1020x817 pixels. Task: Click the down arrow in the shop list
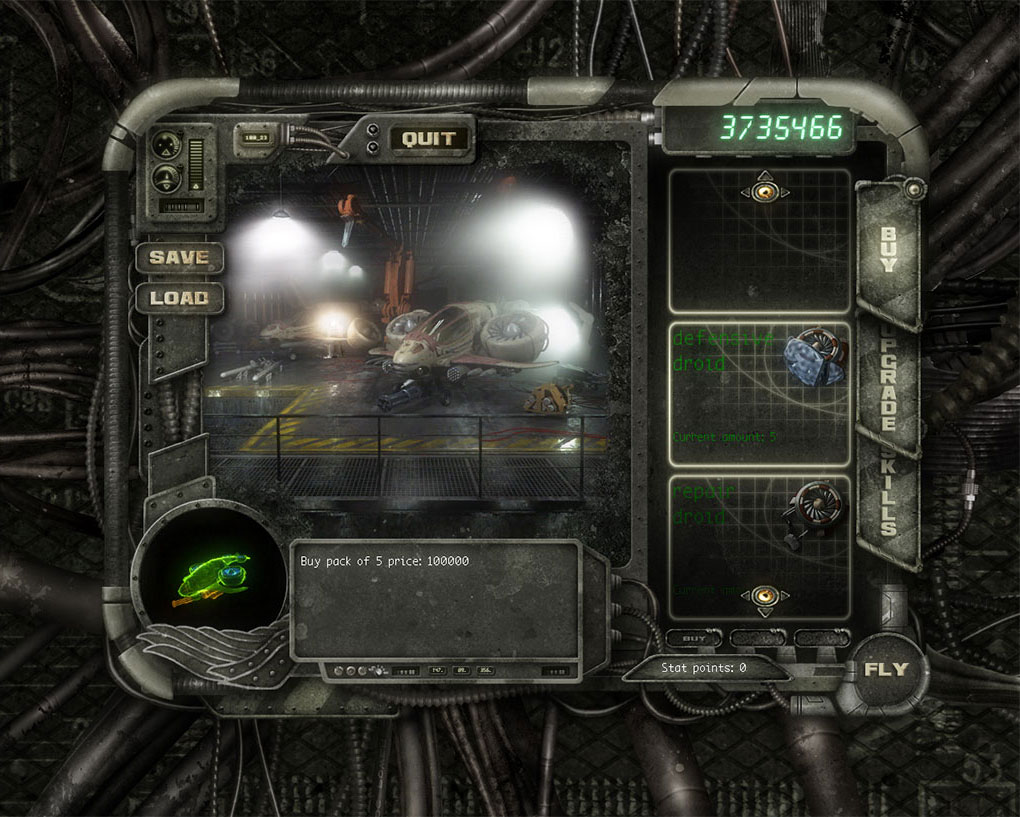click(765, 597)
